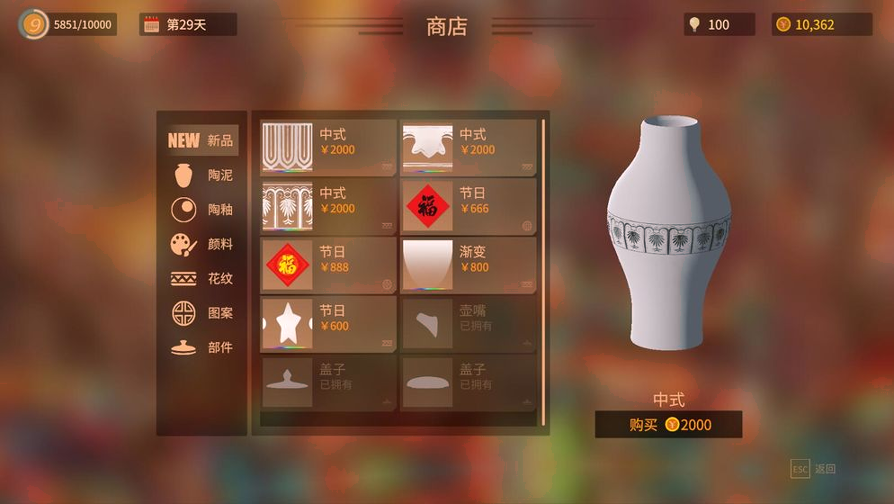Screen dimensions: 894x504
Task: Select the 陶釉 glaze category
Action: [x=202, y=210]
